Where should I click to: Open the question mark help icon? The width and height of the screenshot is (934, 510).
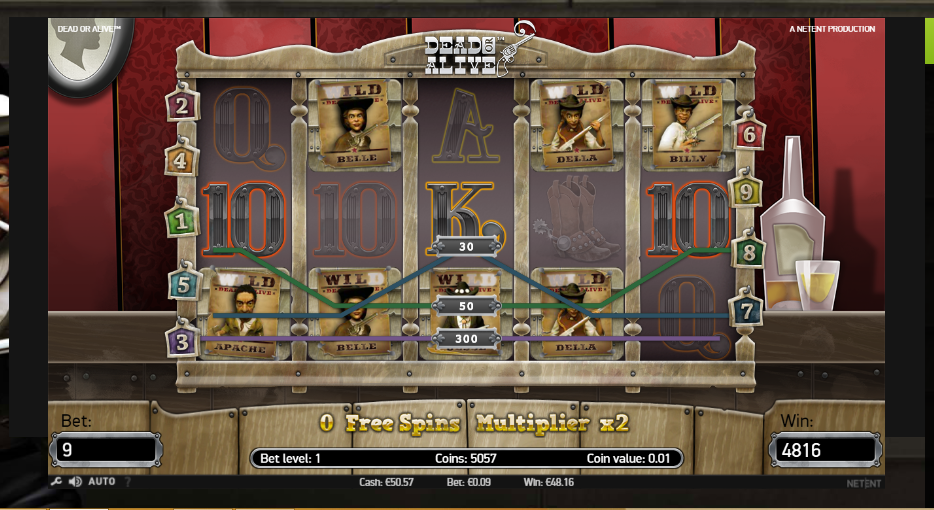pyautogui.click(x=127, y=482)
